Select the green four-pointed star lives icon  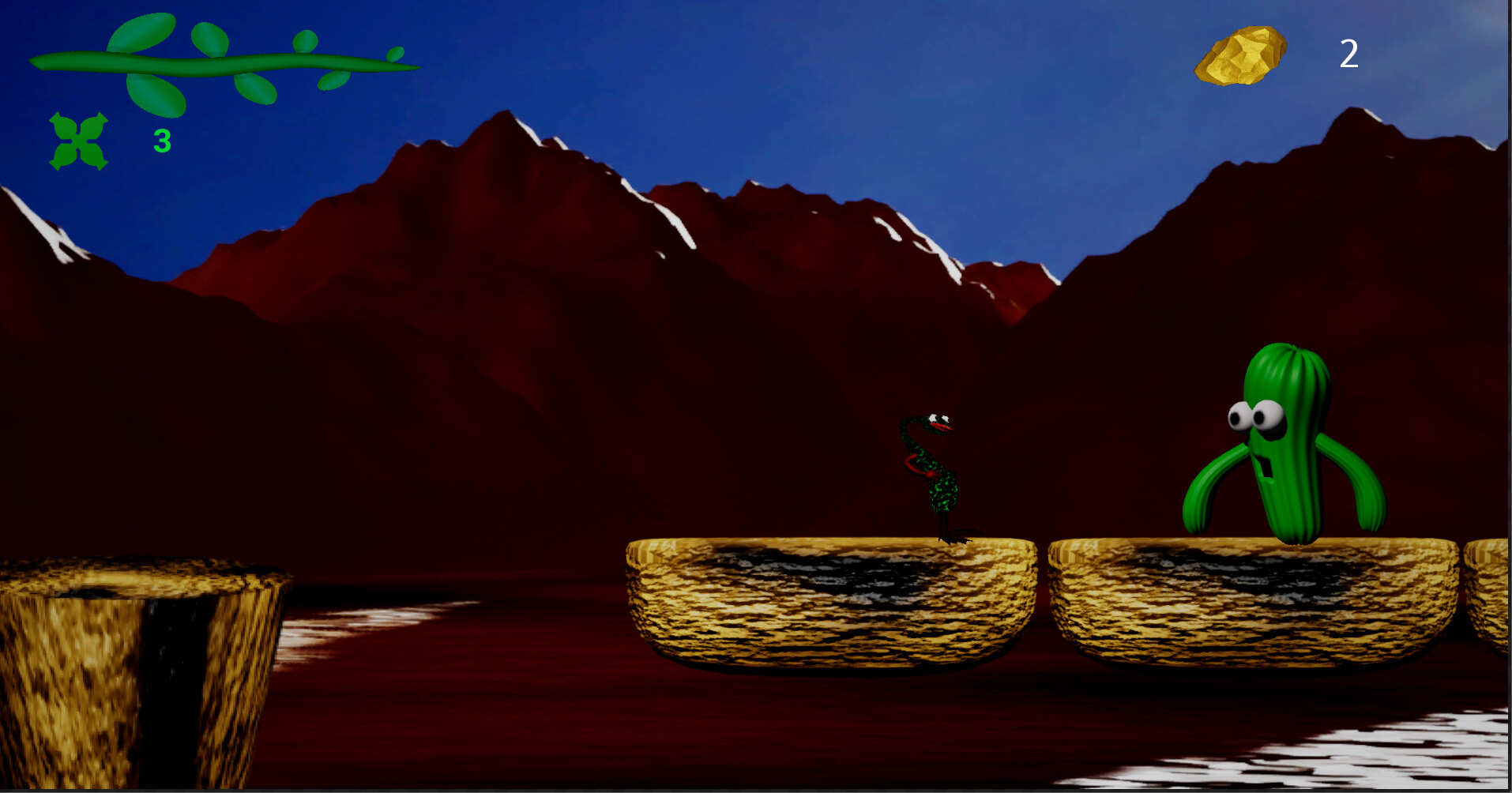point(79,141)
